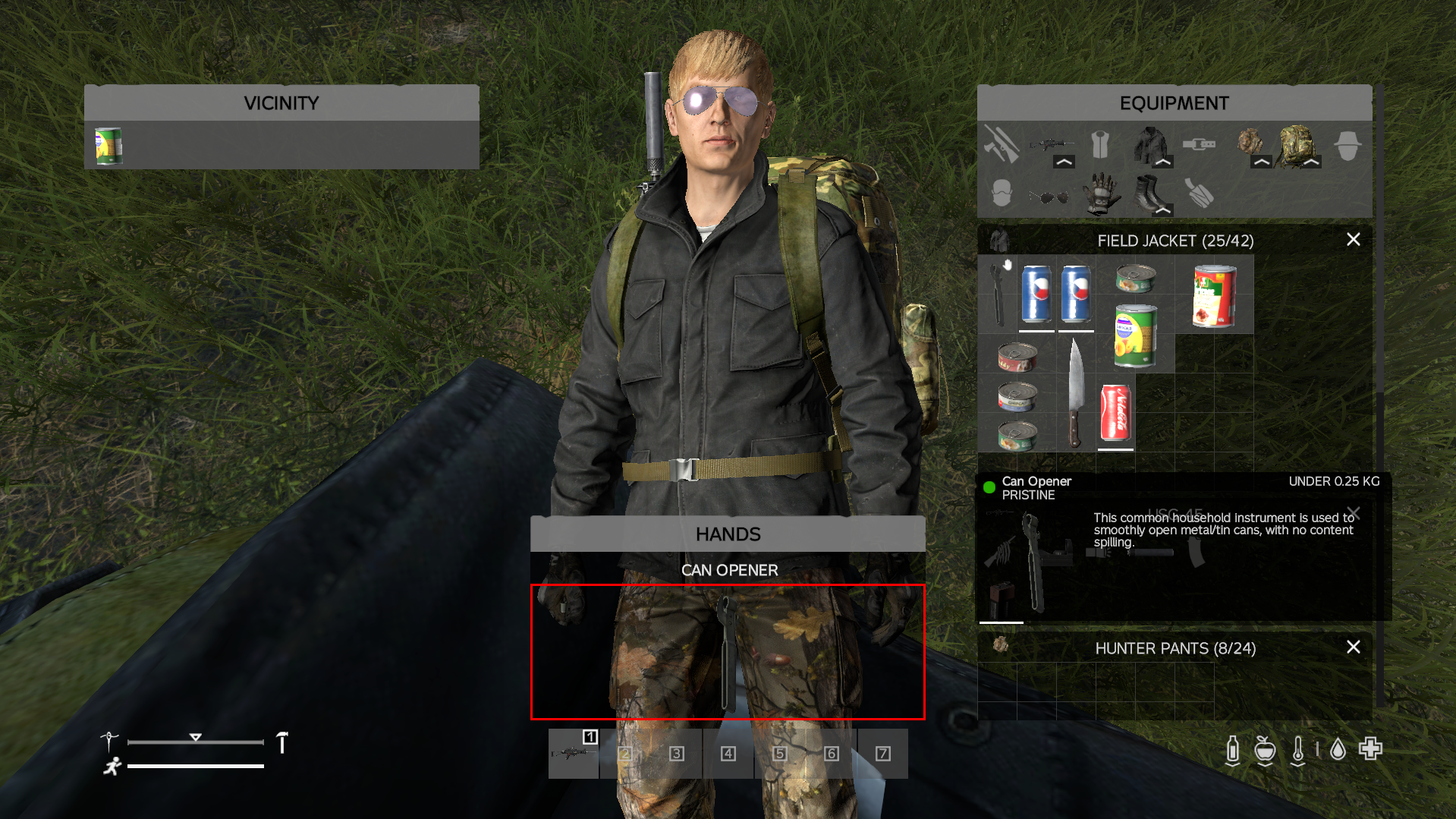The width and height of the screenshot is (1456, 819).
Task: Close the Field Jacket container
Action: tap(1353, 240)
